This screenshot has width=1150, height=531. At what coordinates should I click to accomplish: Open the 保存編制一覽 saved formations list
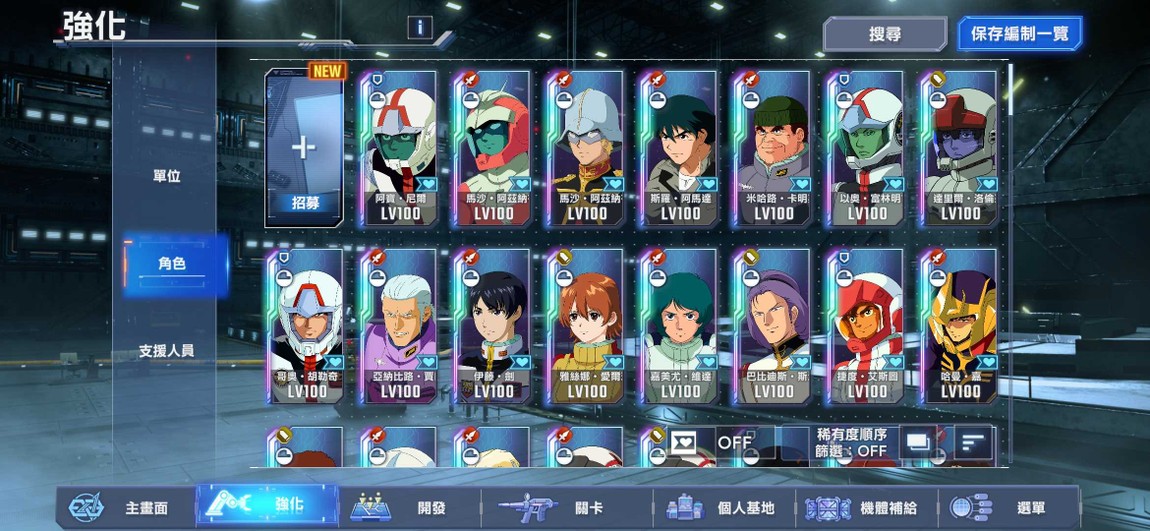coord(1019,34)
